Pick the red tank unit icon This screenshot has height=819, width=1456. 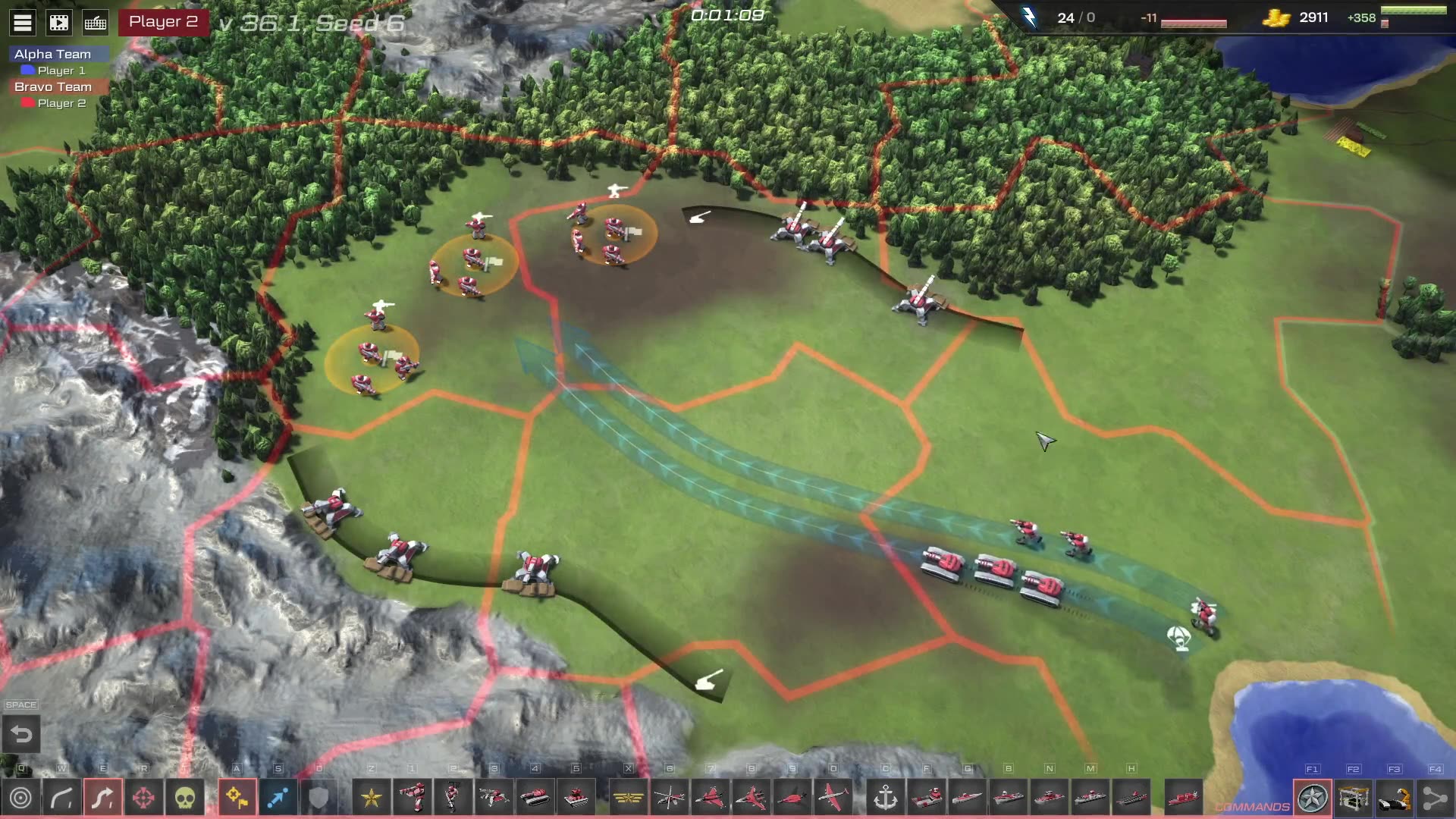pyautogui.click(x=535, y=798)
